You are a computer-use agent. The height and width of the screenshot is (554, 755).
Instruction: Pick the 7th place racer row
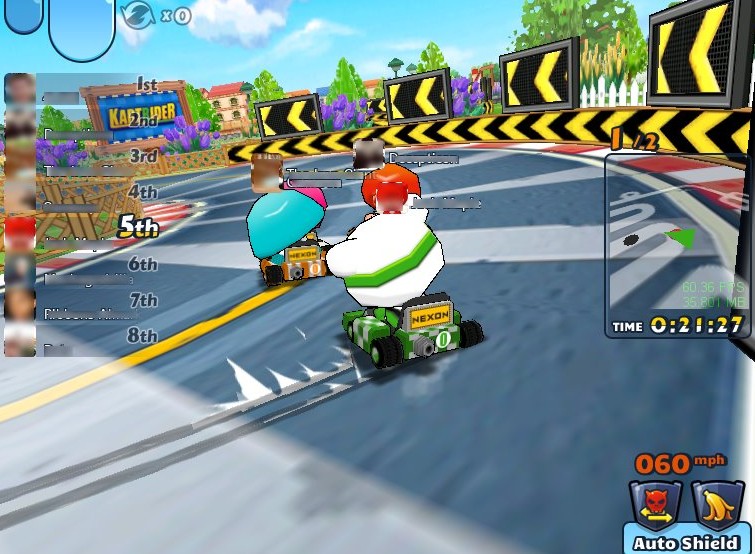(x=82, y=302)
